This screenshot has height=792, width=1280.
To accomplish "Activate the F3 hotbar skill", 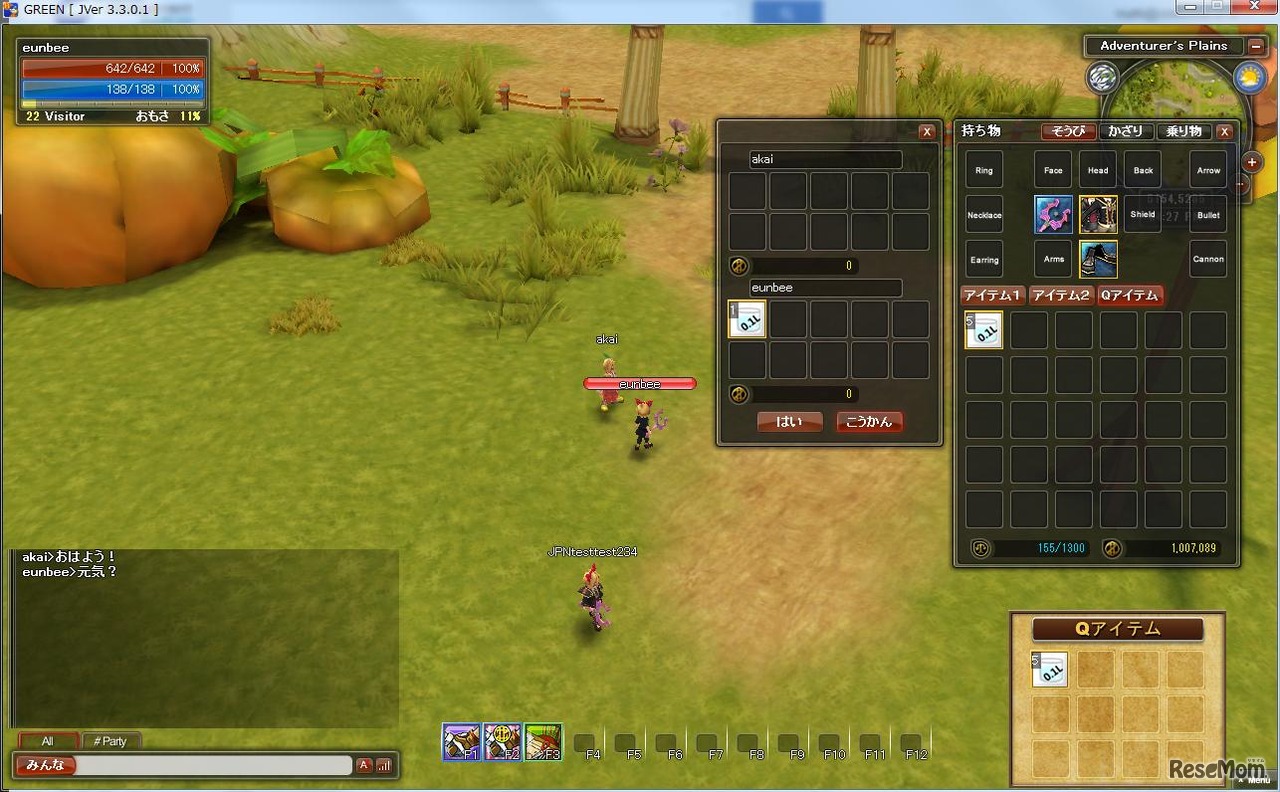I will pos(543,743).
